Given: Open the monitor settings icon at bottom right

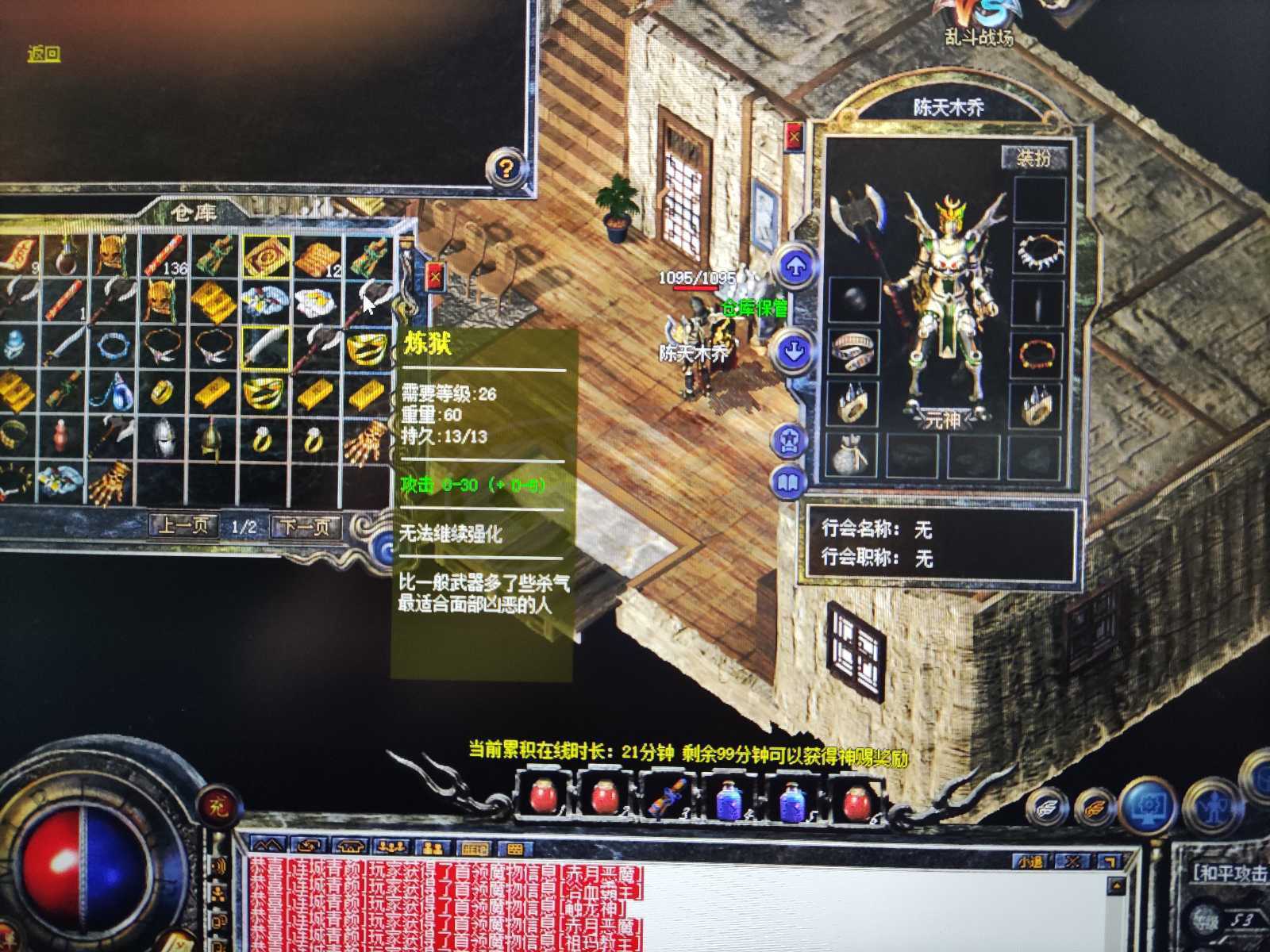Looking at the screenshot, I should pyautogui.click(x=1147, y=805).
